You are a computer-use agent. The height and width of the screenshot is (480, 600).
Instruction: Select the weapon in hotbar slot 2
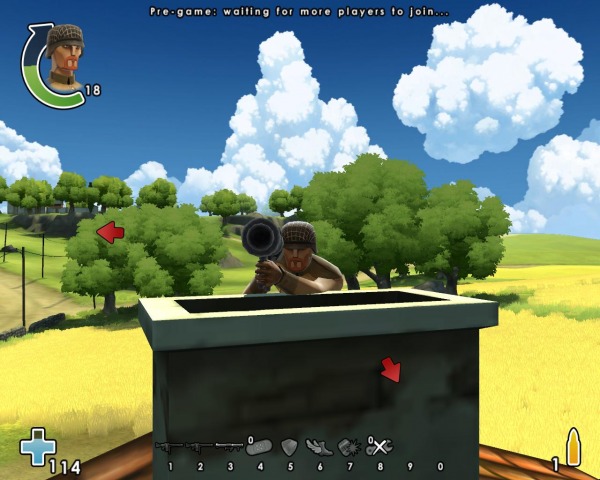199,447
